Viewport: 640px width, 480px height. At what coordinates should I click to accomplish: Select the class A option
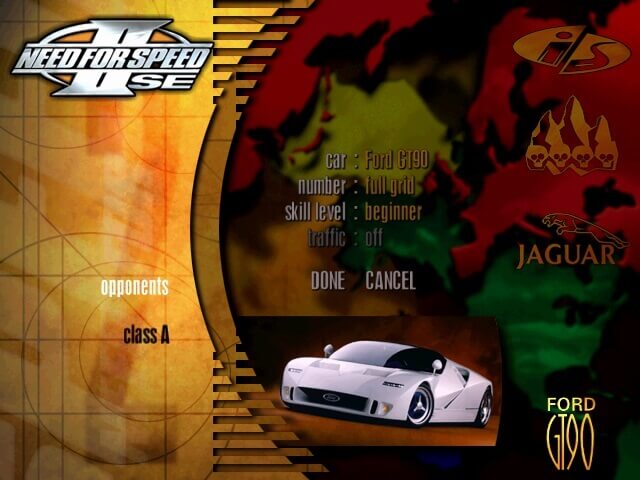click(146, 335)
